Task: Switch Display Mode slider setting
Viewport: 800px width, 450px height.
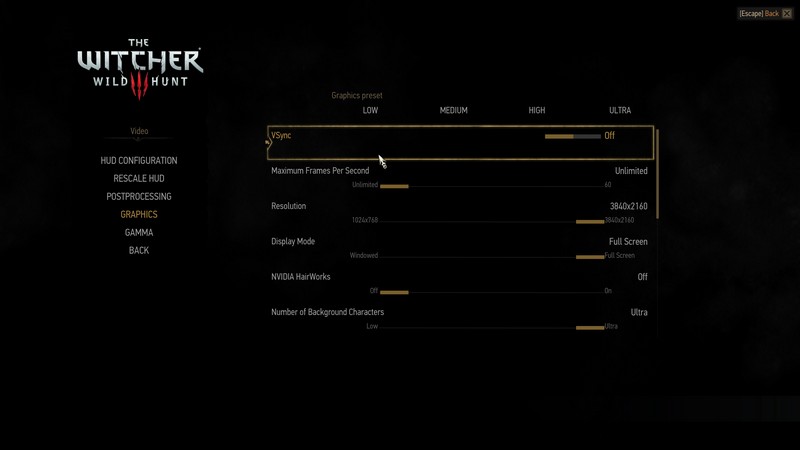Action: click(x=480, y=256)
